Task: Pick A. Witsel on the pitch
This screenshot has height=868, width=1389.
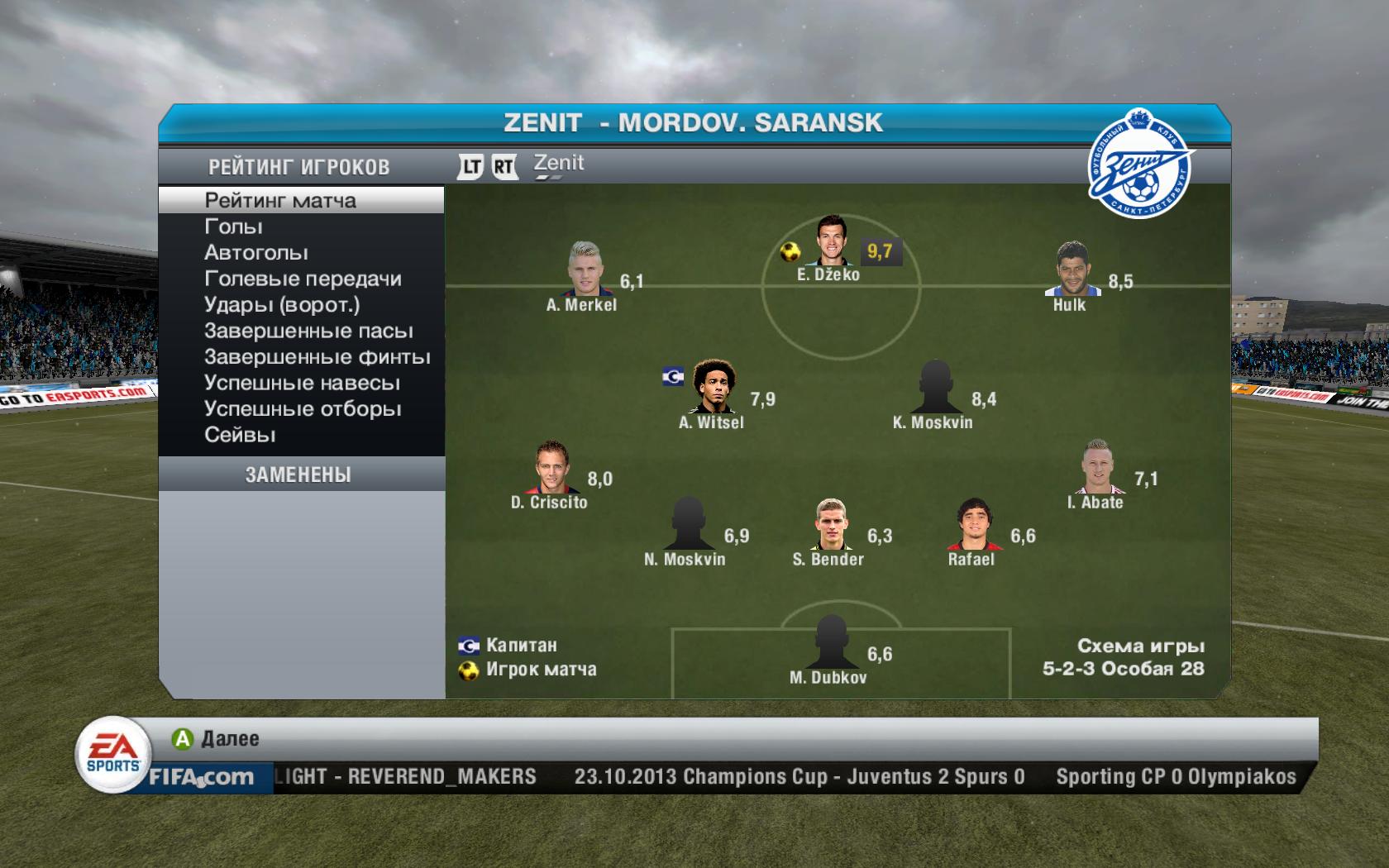Action: click(x=711, y=386)
